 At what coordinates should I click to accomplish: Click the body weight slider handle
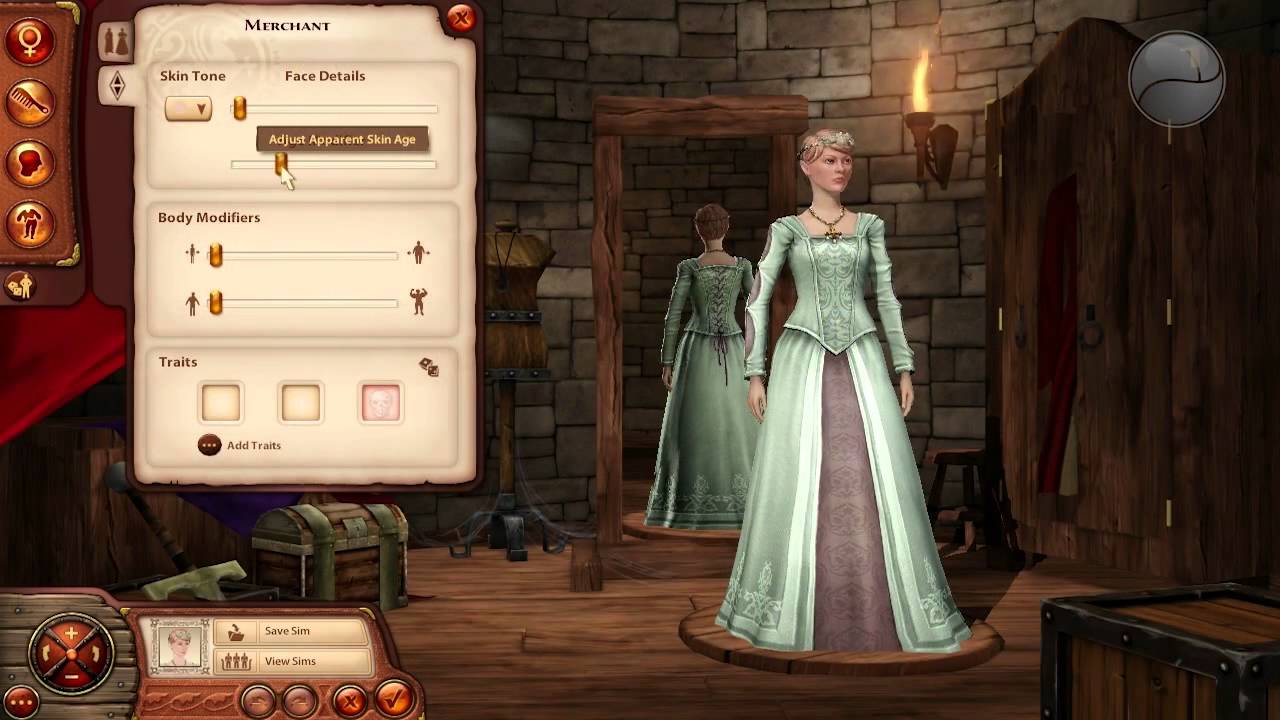tap(215, 256)
